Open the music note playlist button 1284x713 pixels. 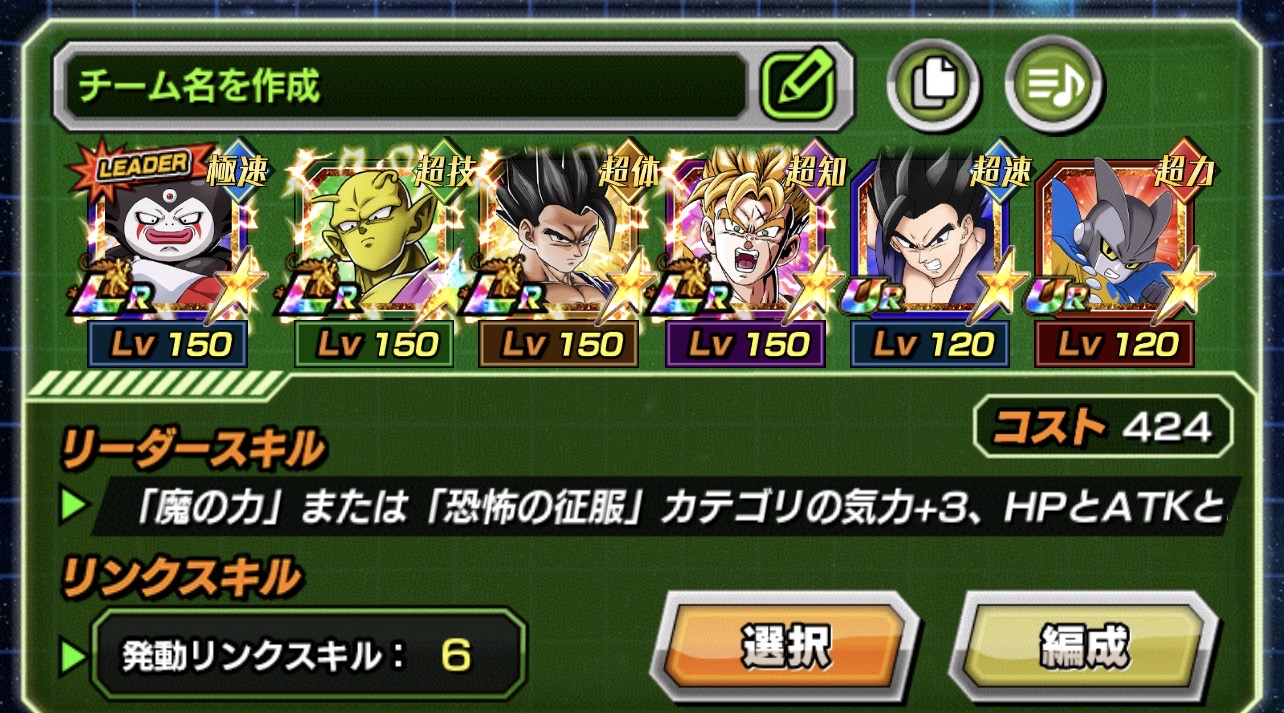click(1054, 85)
